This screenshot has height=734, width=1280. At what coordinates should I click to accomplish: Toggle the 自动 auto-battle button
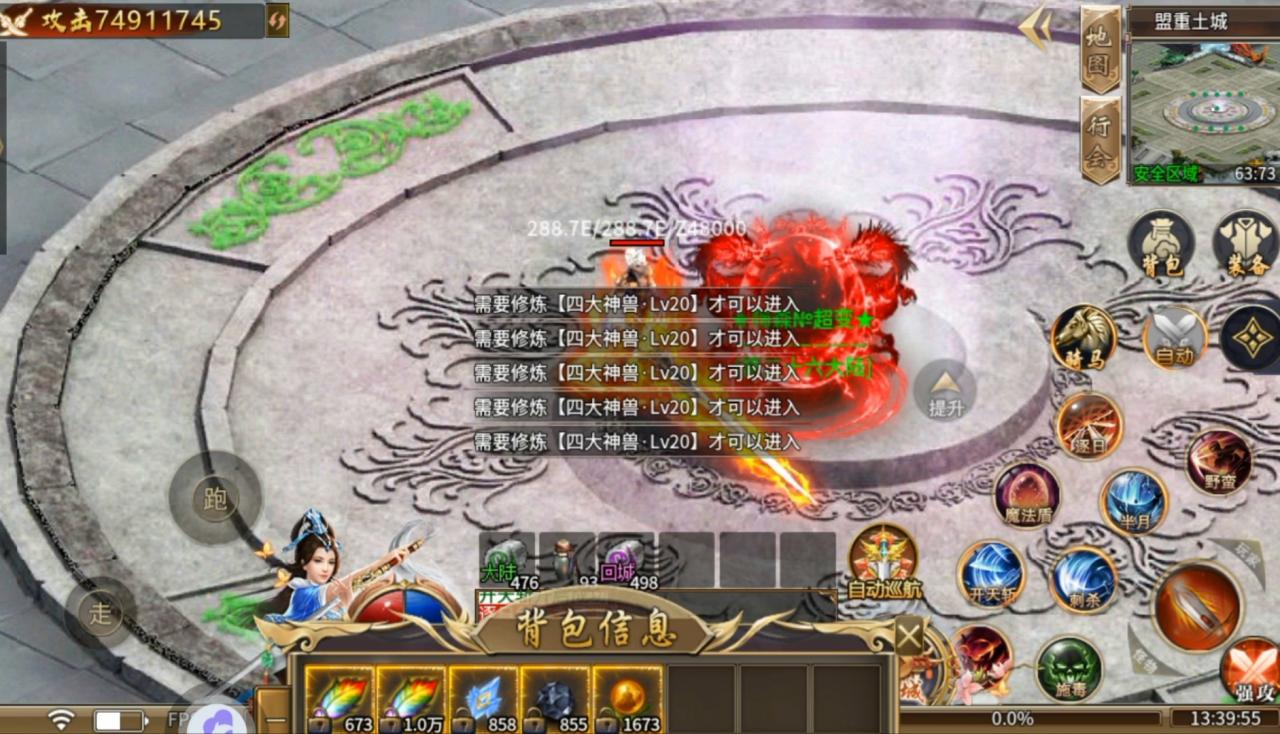1175,337
